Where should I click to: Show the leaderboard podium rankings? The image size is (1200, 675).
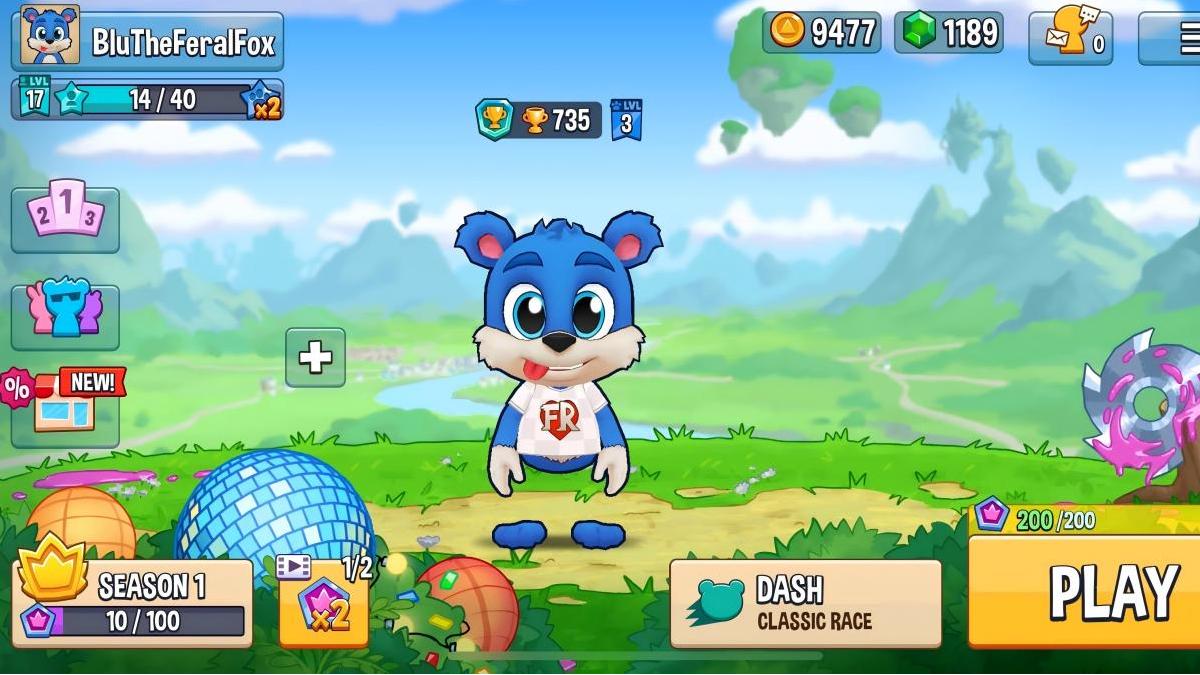point(65,219)
